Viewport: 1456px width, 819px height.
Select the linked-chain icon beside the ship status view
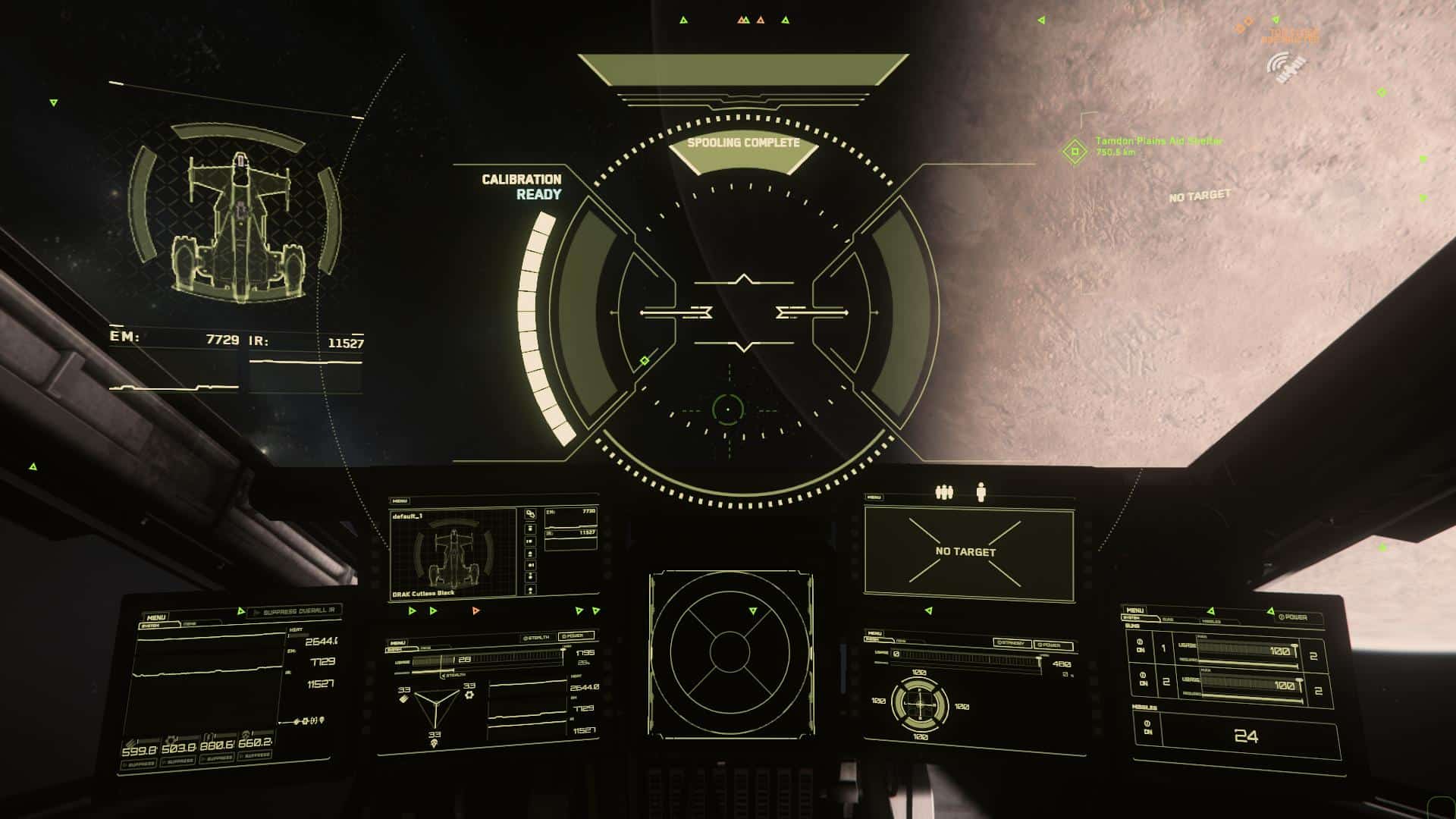click(530, 515)
